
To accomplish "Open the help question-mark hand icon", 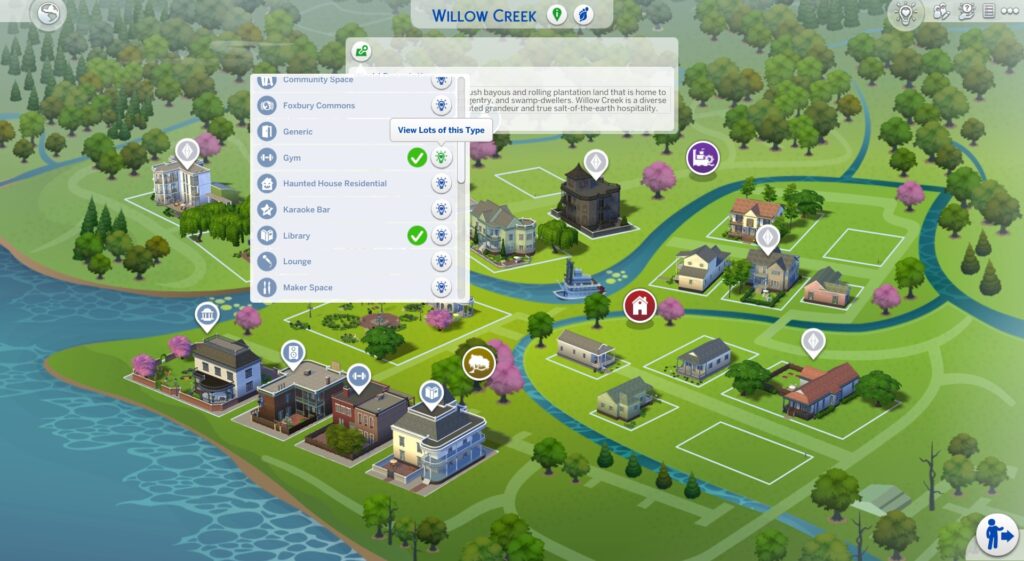I will pyautogui.click(x=966, y=12).
